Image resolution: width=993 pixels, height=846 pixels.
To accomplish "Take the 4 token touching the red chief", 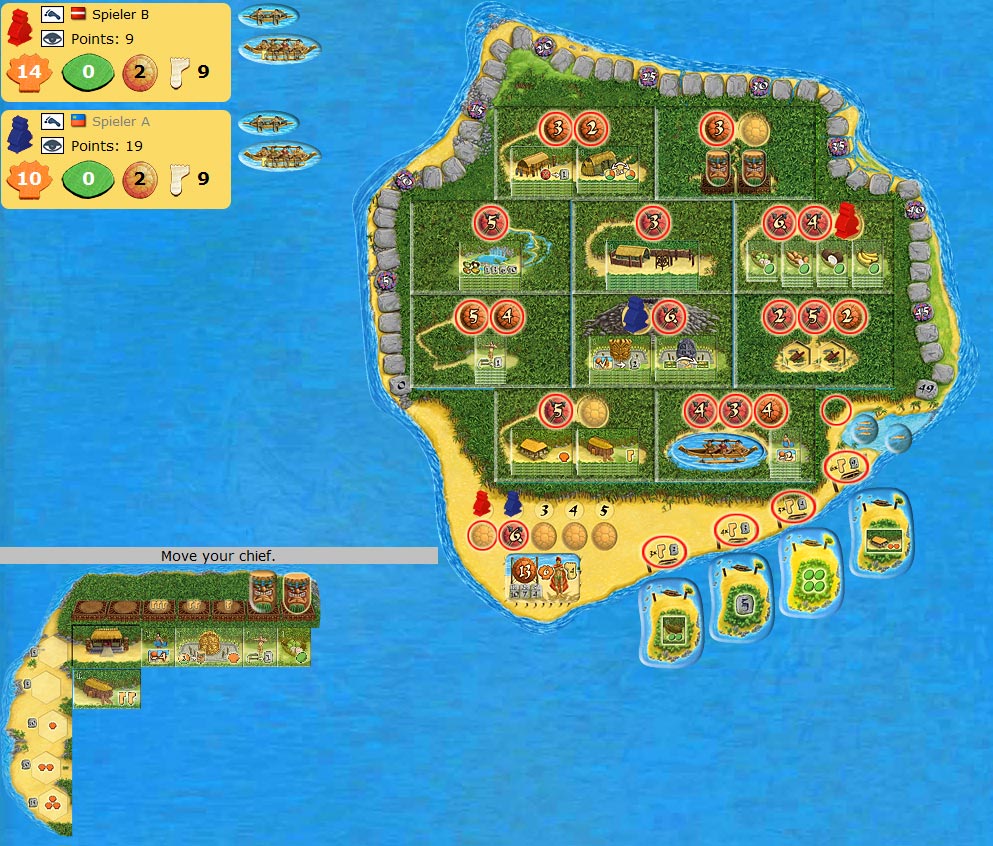I will 815,222.
